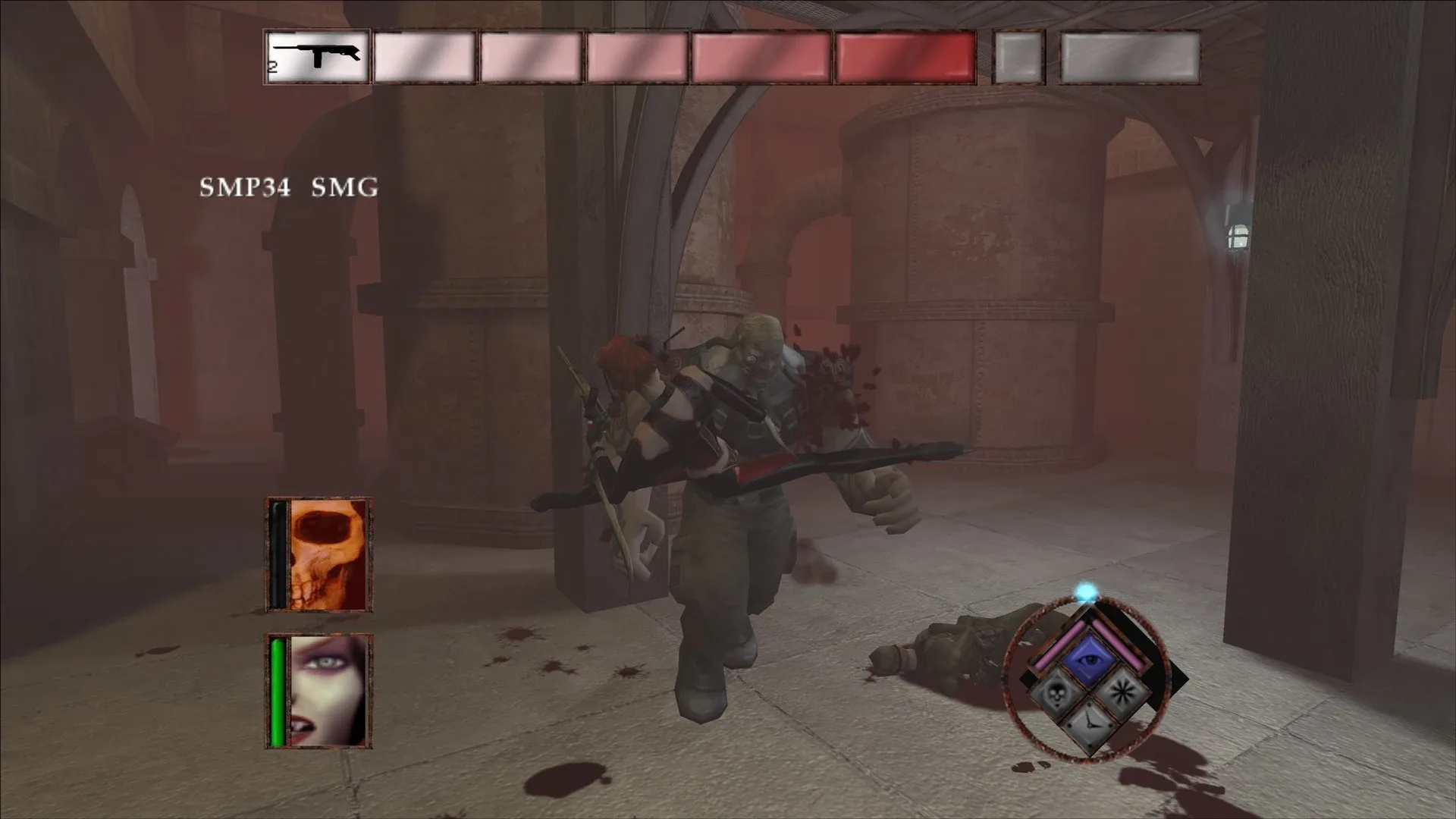Select the SMP34 SMG in the first weapon slot

click(x=316, y=55)
